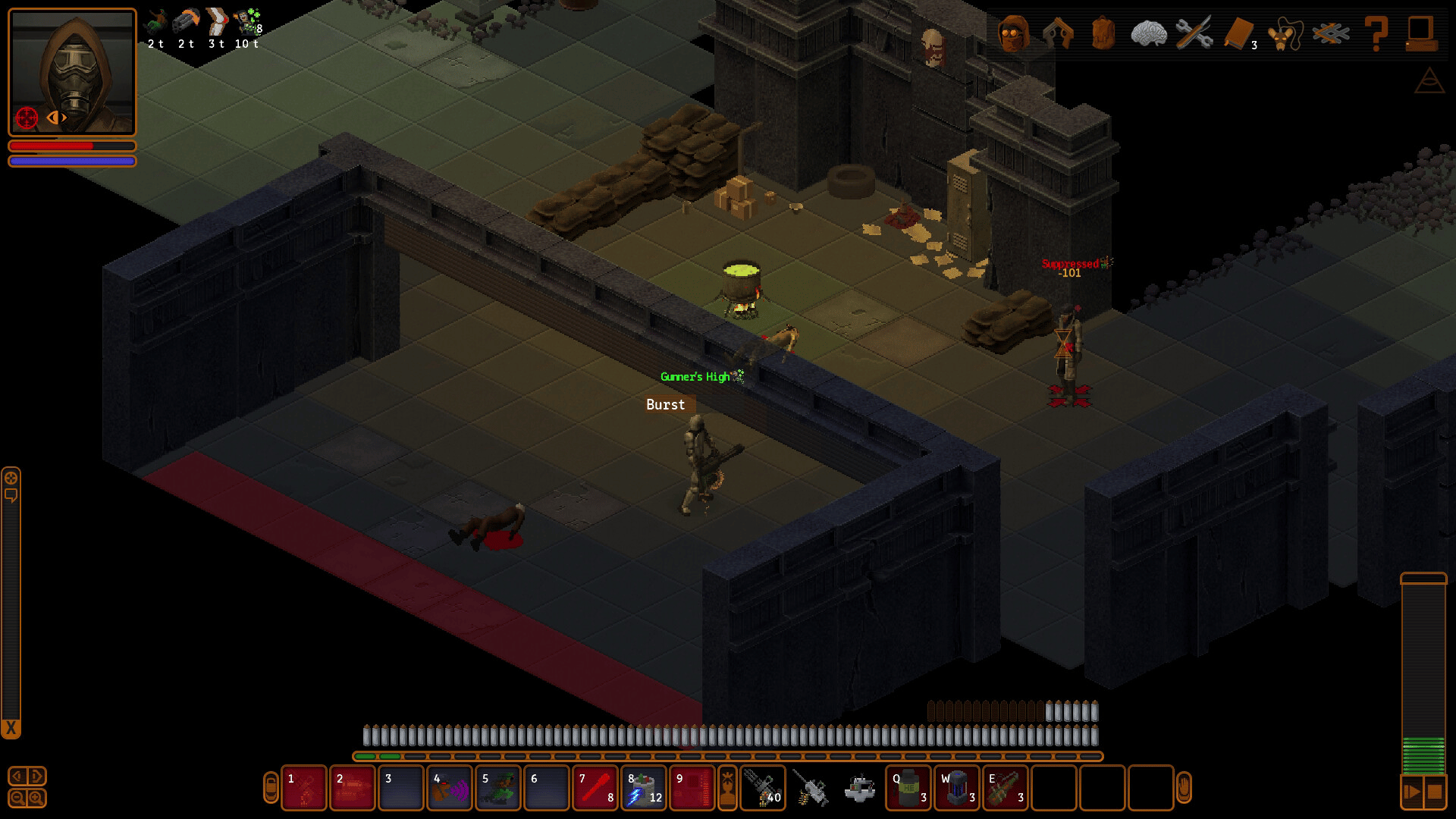Open the journal book icon
The image size is (1456, 819).
coord(1239,33)
